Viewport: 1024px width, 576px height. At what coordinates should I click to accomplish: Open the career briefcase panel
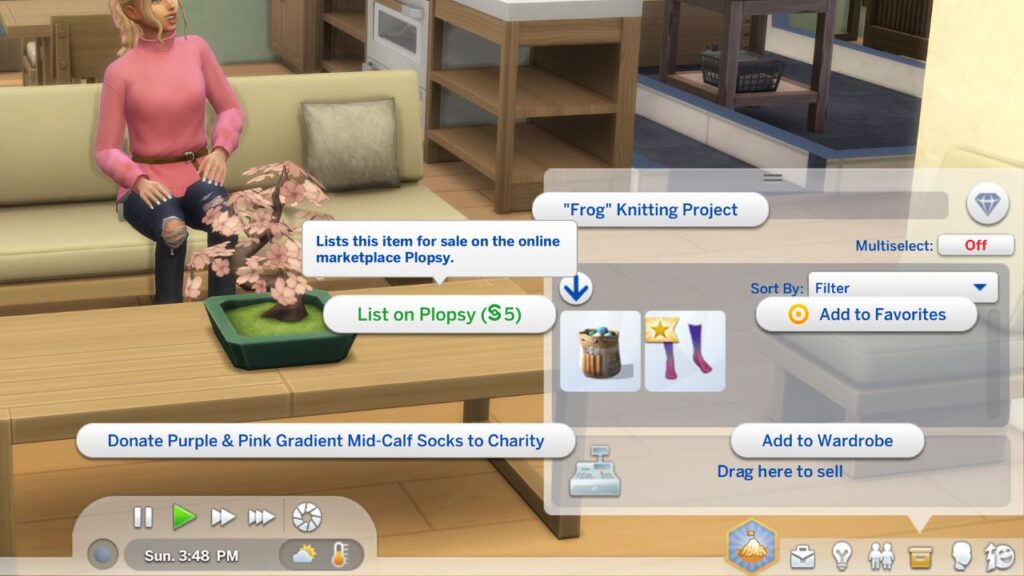coord(802,556)
